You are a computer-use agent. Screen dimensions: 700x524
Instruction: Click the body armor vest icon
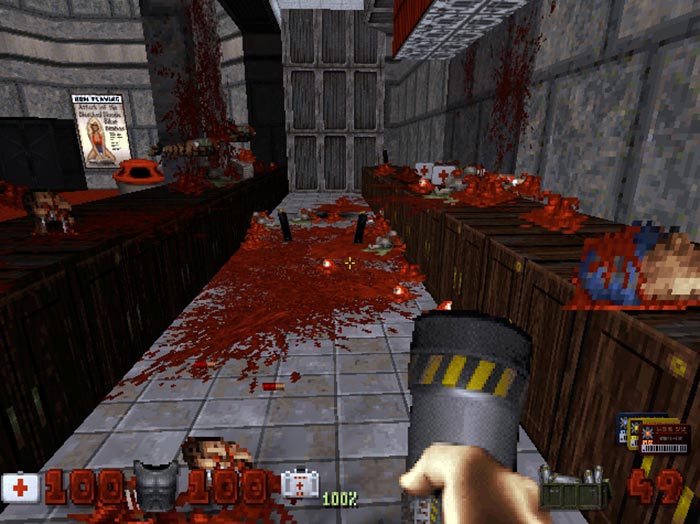point(155,484)
